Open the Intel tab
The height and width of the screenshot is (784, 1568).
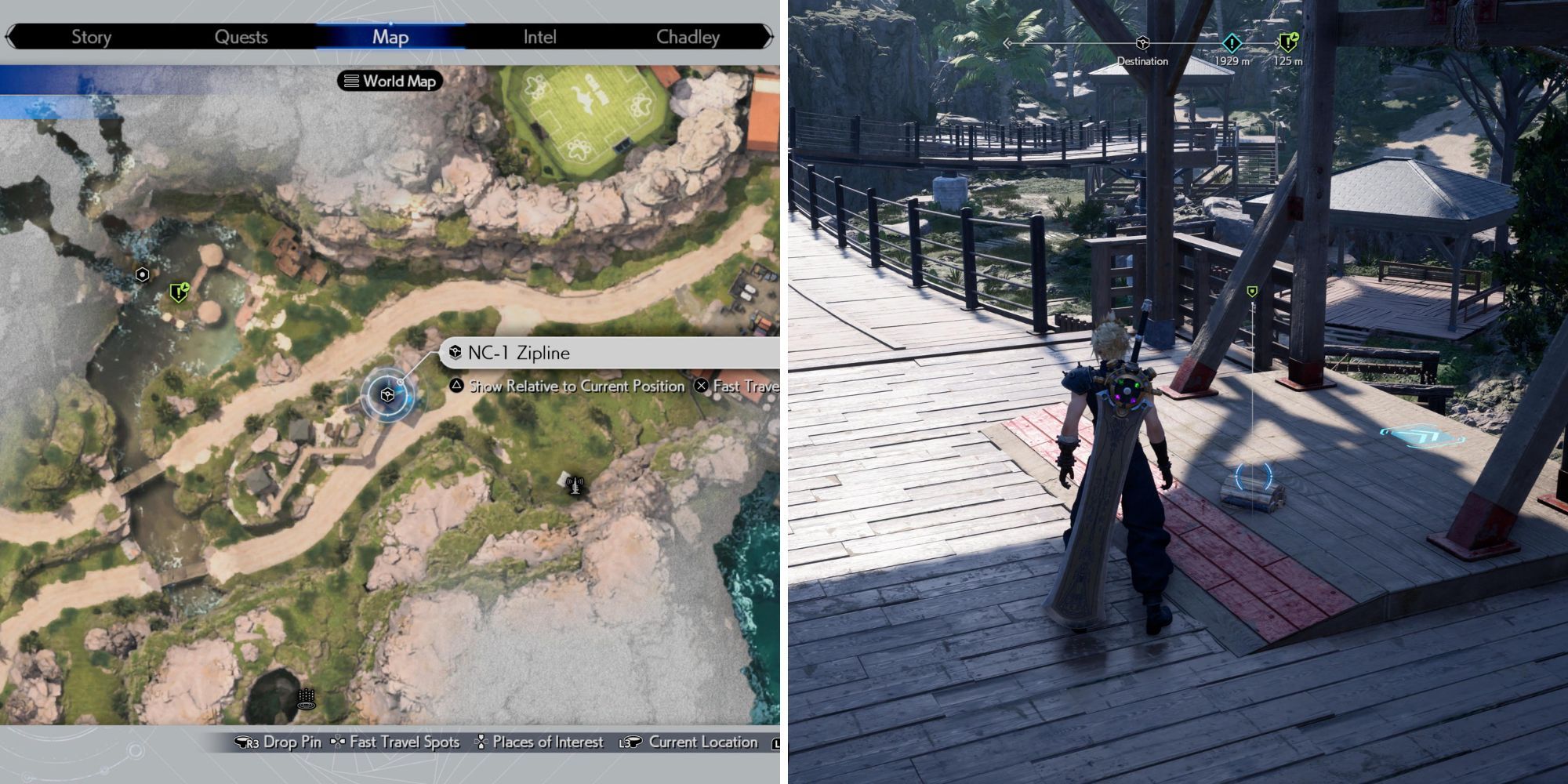click(540, 36)
